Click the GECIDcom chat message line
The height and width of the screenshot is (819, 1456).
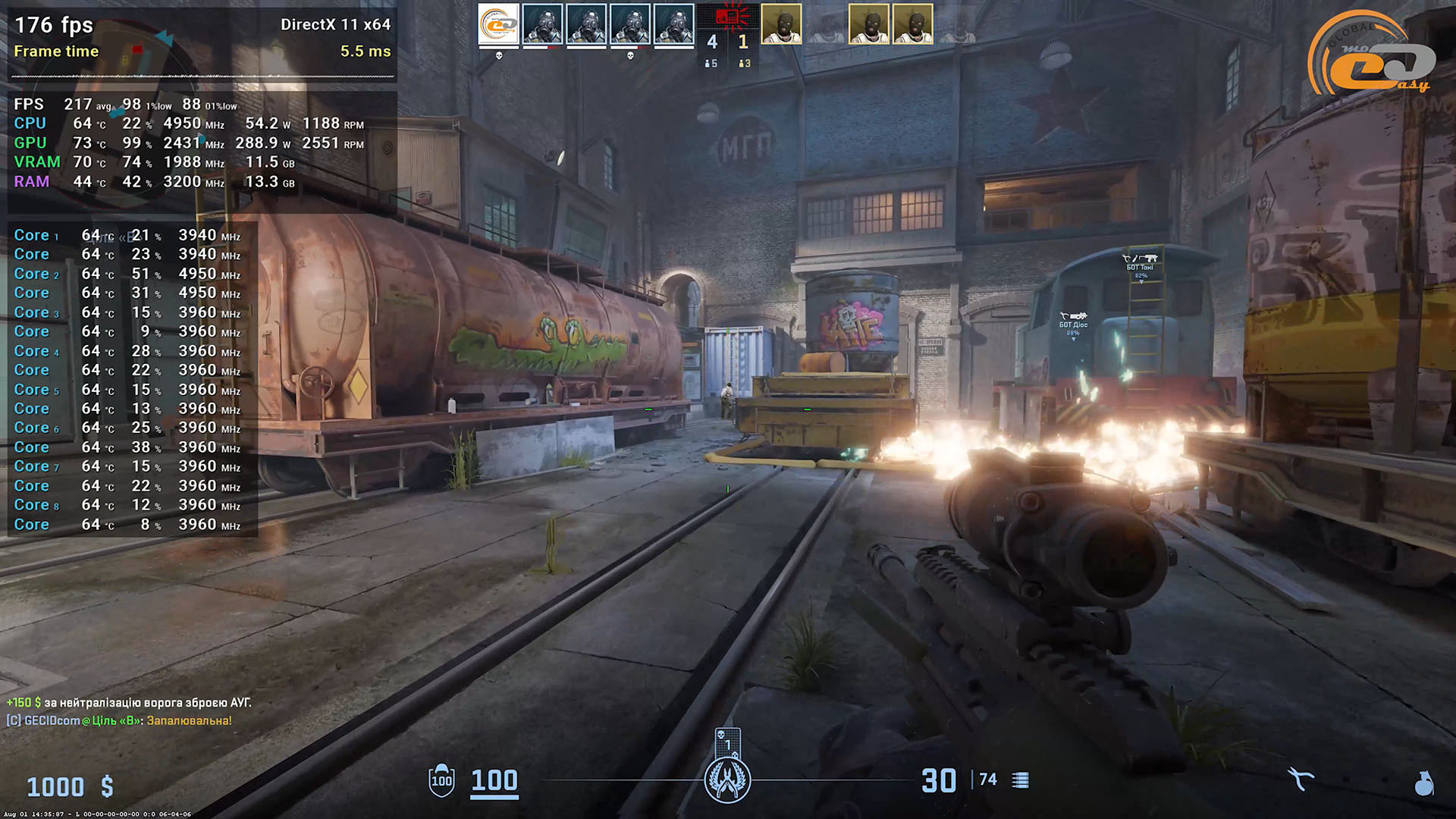pos(119,720)
